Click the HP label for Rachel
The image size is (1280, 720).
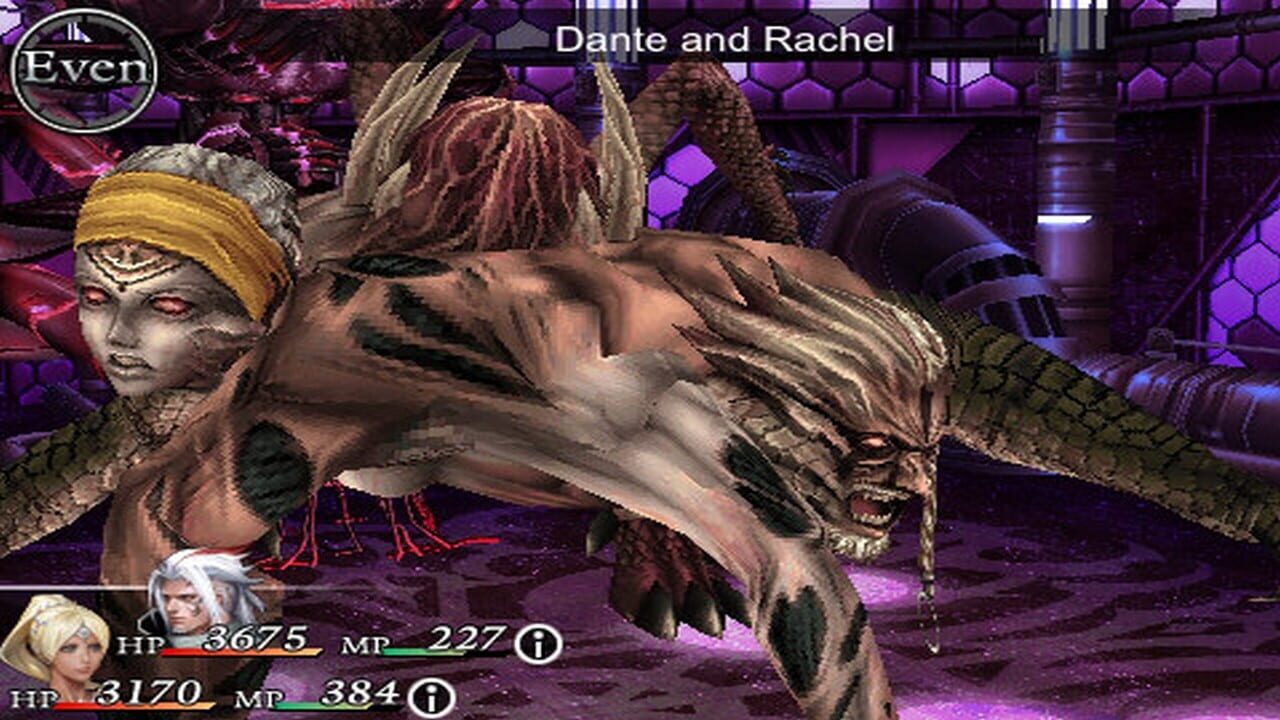tap(35, 698)
